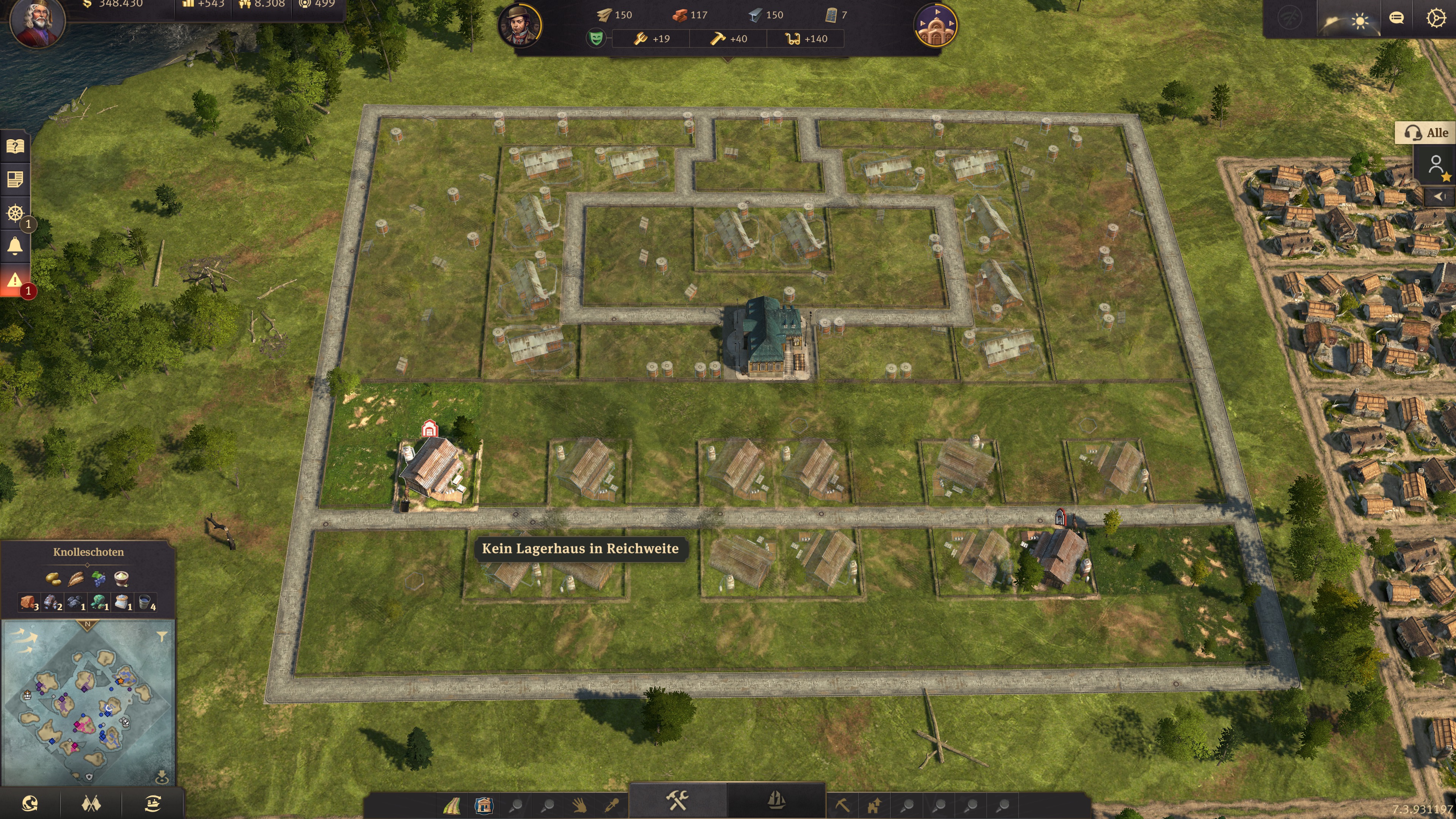This screenshot has width=1456, height=819.
Task: Pick the eyedropper copy tool
Action: pyautogui.click(x=612, y=805)
